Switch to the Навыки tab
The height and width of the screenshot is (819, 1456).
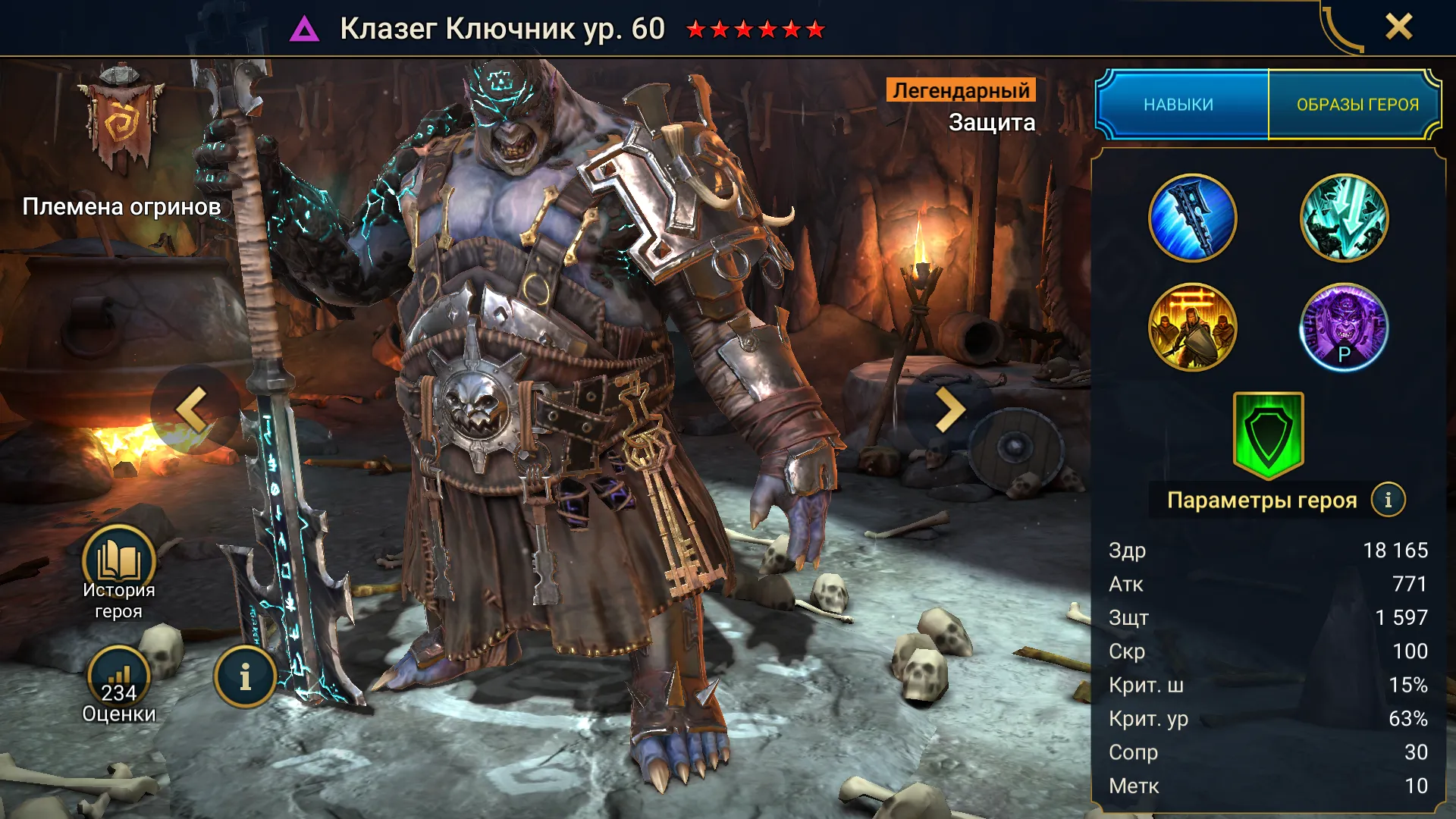pyautogui.click(x=1179, y=105)
